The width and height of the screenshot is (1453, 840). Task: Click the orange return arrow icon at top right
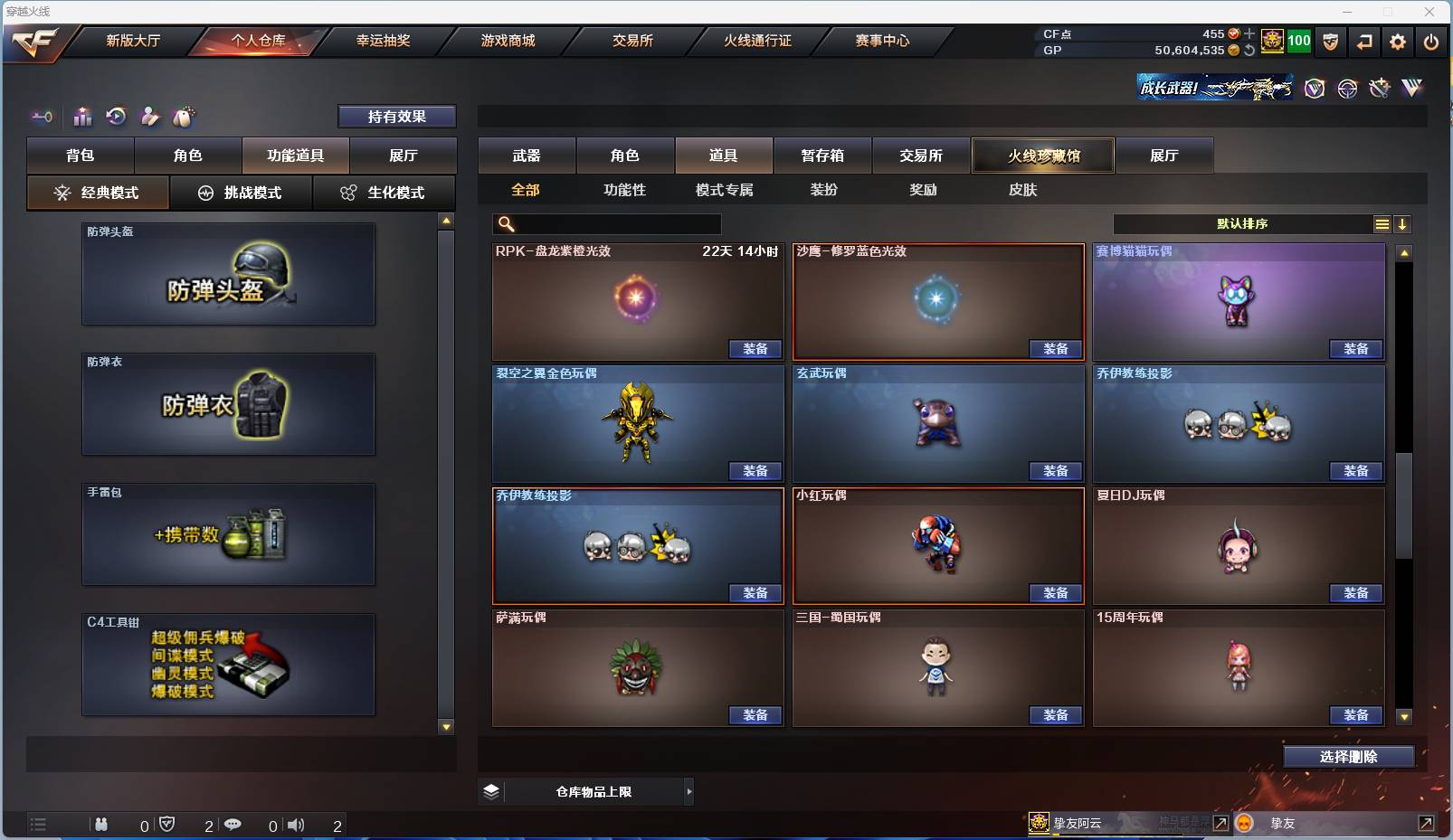coord(1364,41)
